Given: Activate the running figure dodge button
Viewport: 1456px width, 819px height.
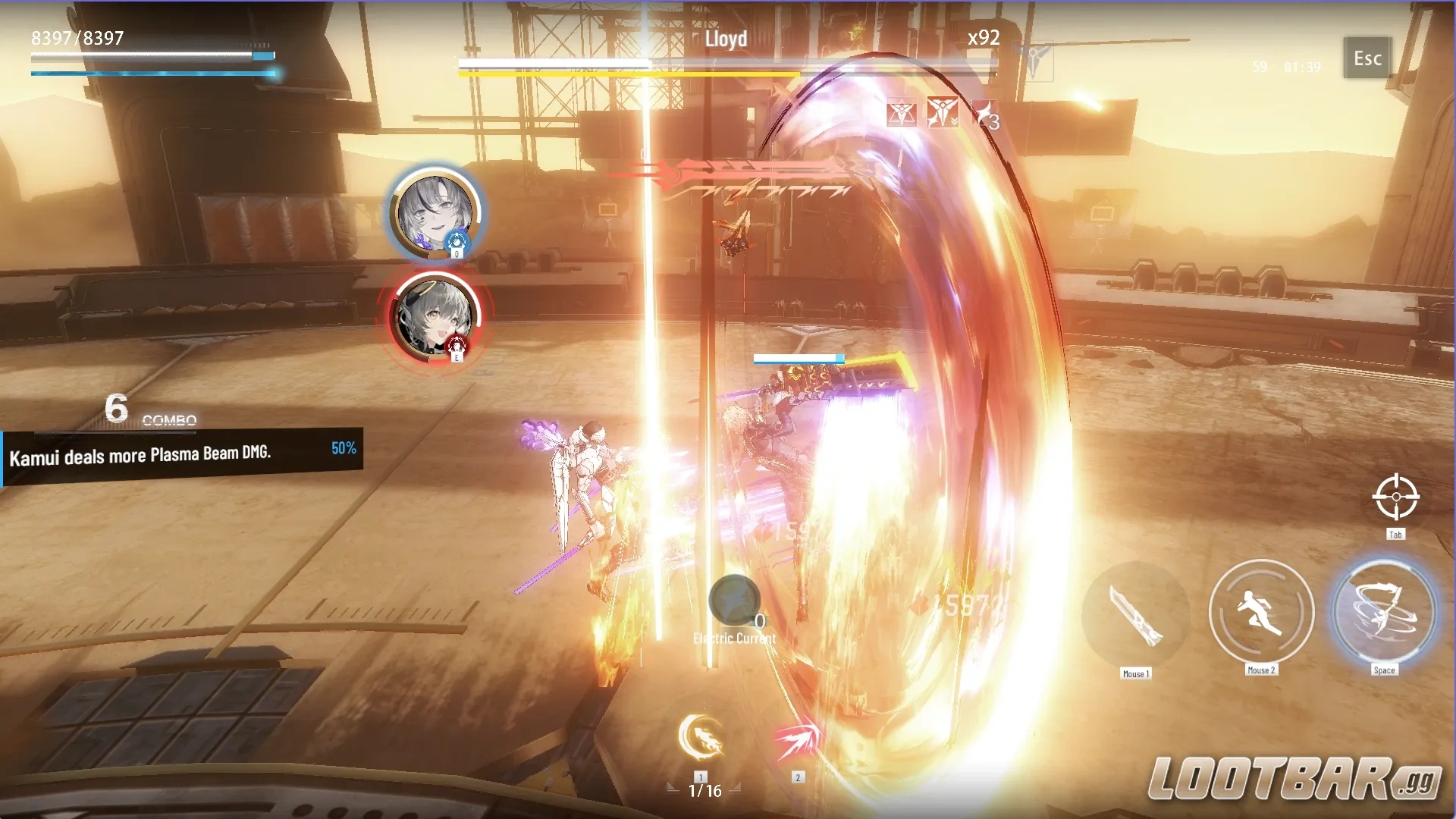Looking at the screenshot, I should pos(1260,612).
